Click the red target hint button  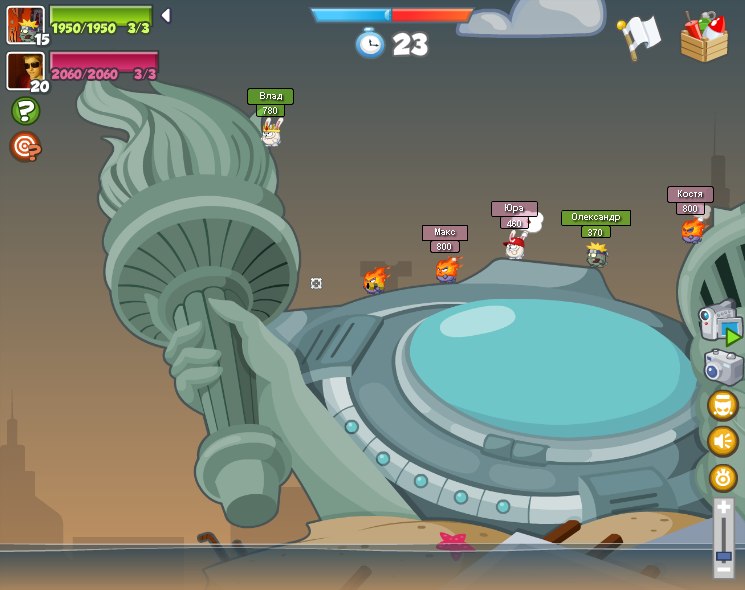point(25,147)
